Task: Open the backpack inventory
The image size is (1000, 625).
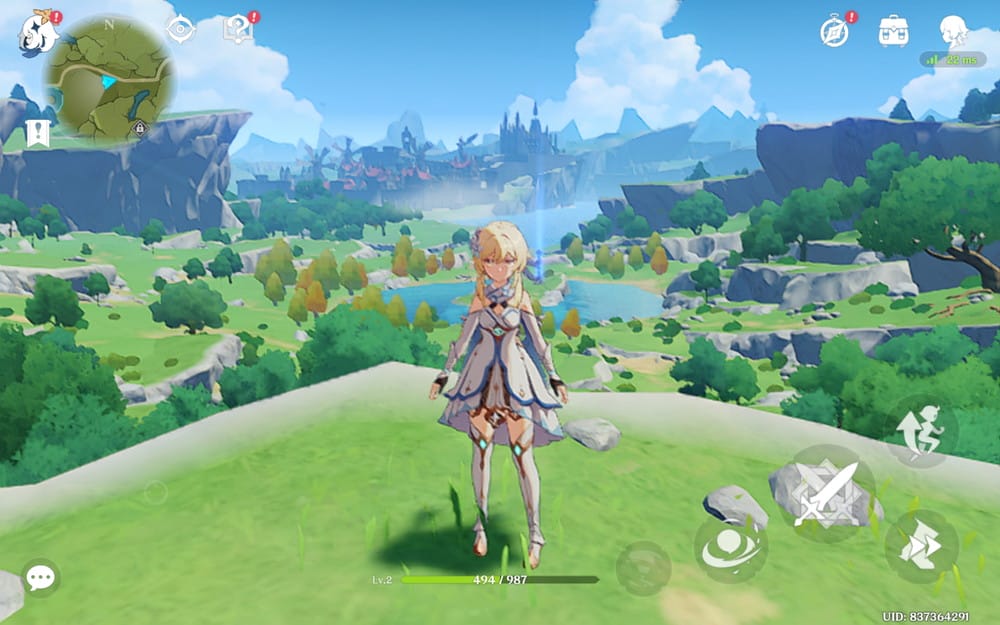Action: [x=893, y=31]
